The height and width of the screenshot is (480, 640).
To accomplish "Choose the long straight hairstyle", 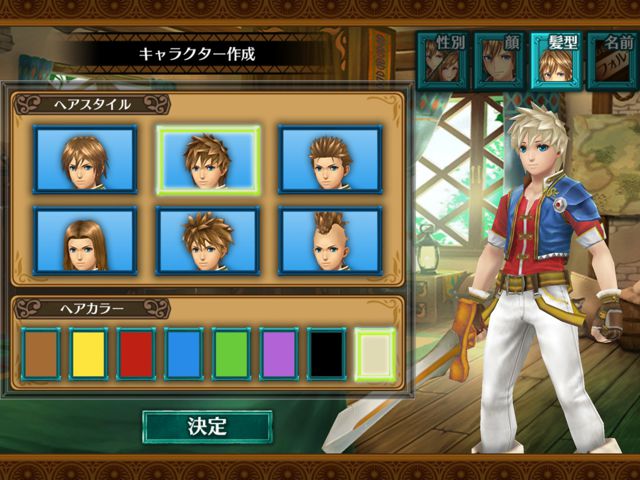I will click(85, 240).
